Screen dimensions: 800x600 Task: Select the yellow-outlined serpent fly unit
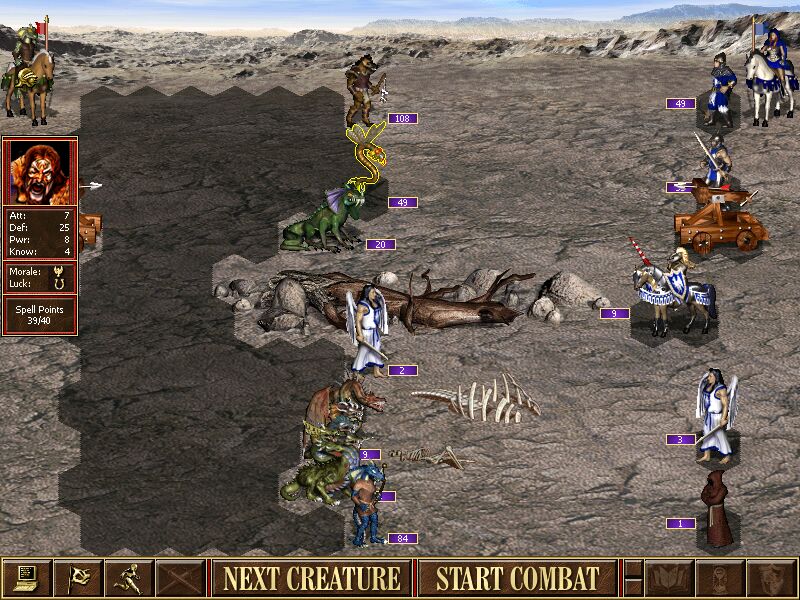[x=366, y=155]
